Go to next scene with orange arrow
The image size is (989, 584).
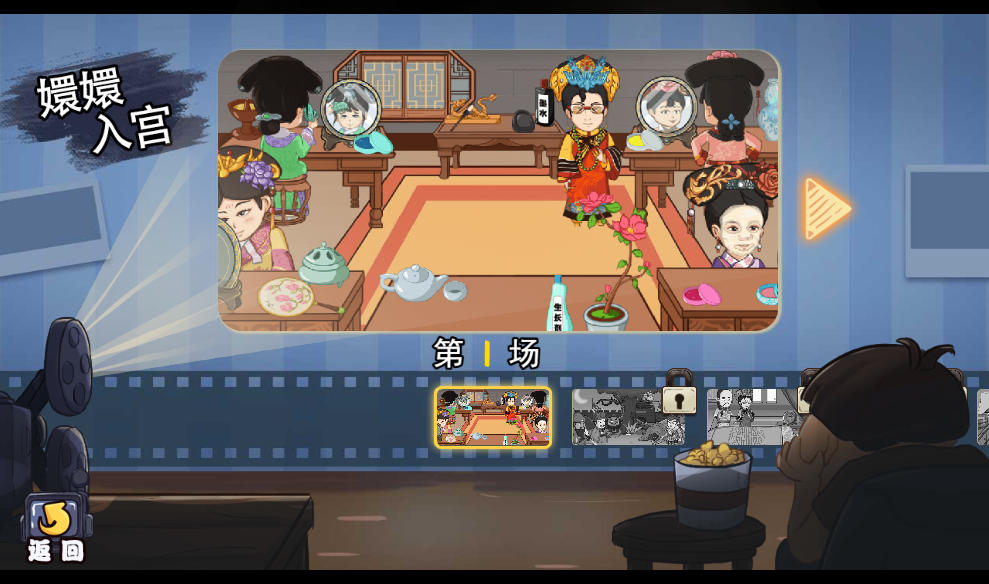point(826,209)
